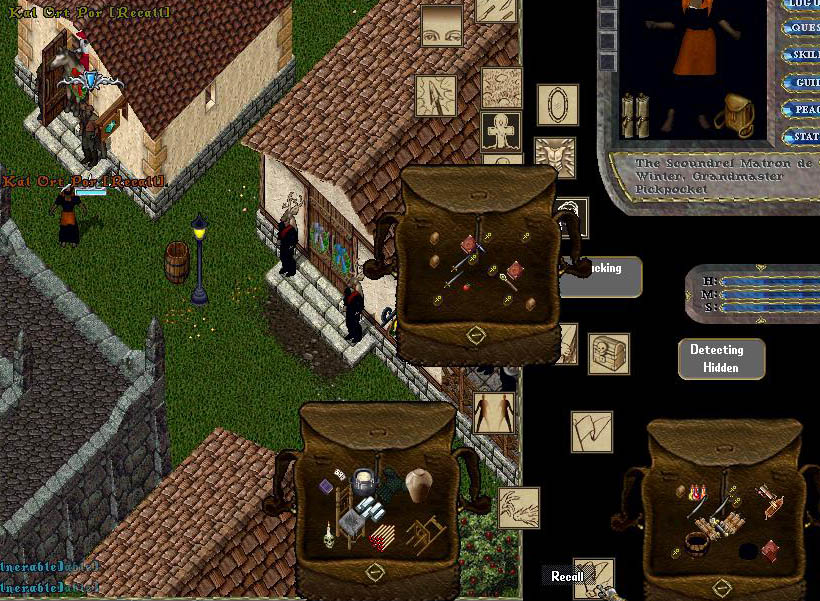This screenshot has height=601, width=820.
Task: Open the Quests button on paperdoll
Action: click(803, 28)
